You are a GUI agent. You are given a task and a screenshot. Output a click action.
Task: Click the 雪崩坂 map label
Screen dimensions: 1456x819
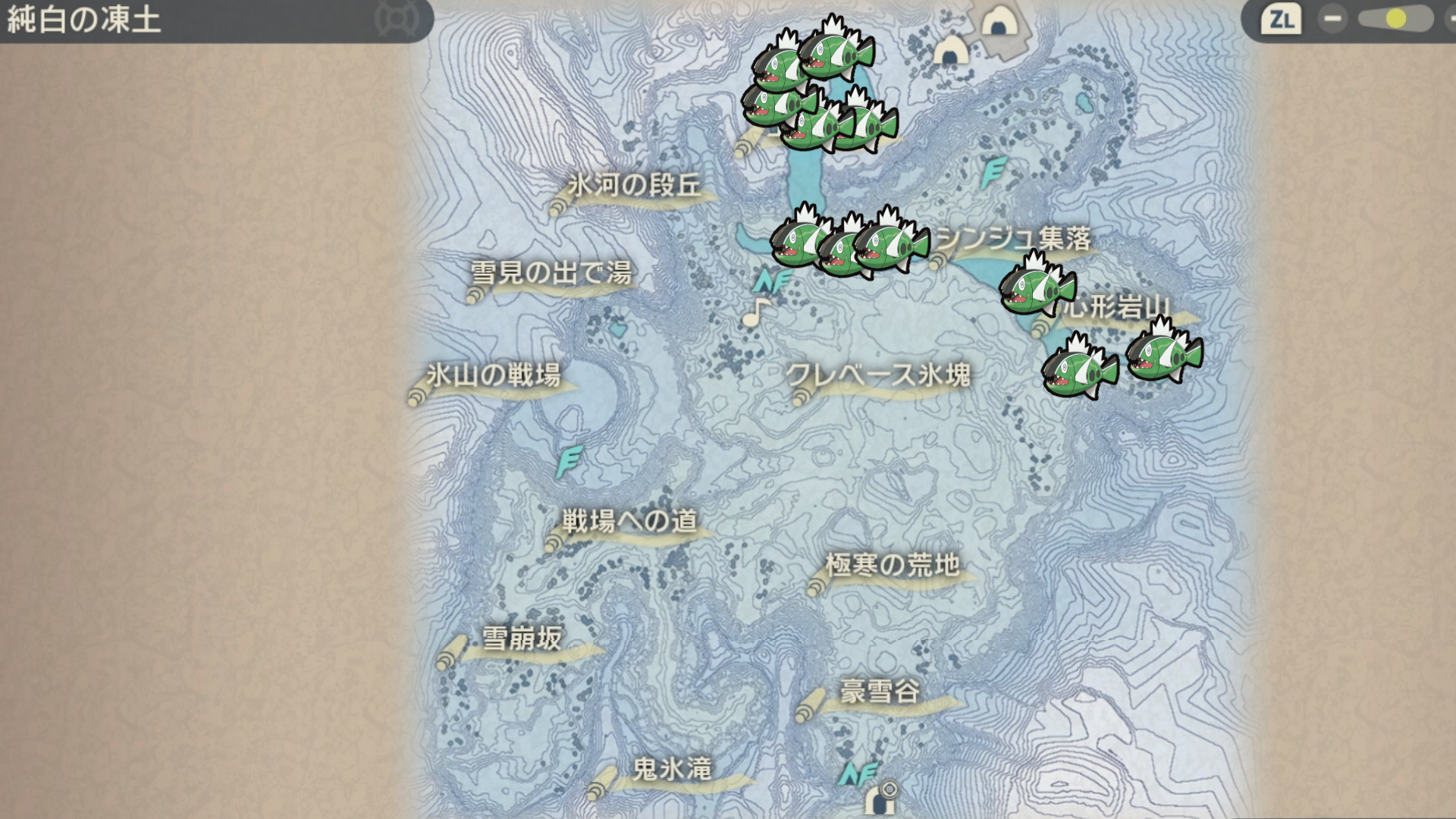point(522,639)
